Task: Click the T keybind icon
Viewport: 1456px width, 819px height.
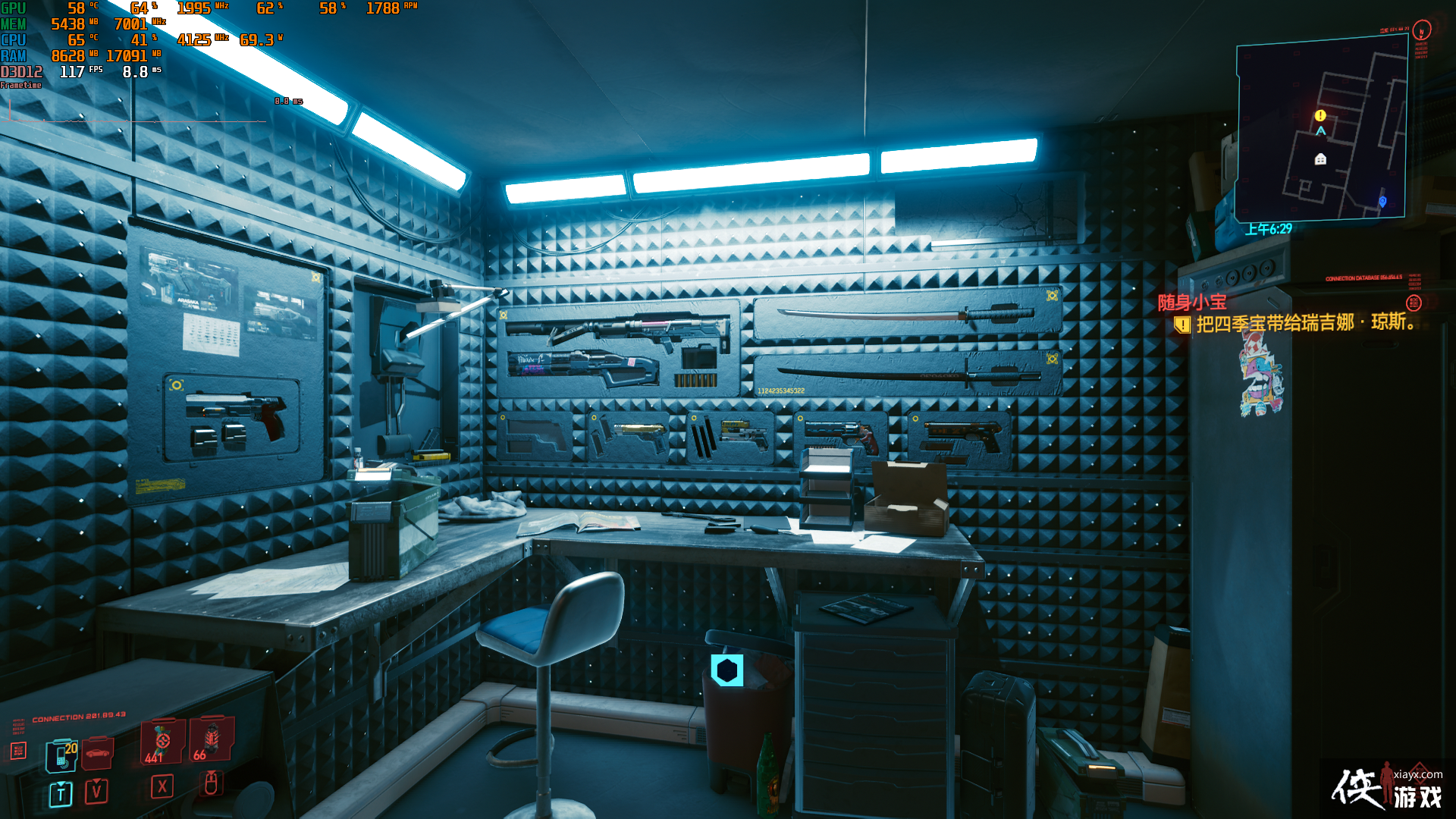Action: 61,792
